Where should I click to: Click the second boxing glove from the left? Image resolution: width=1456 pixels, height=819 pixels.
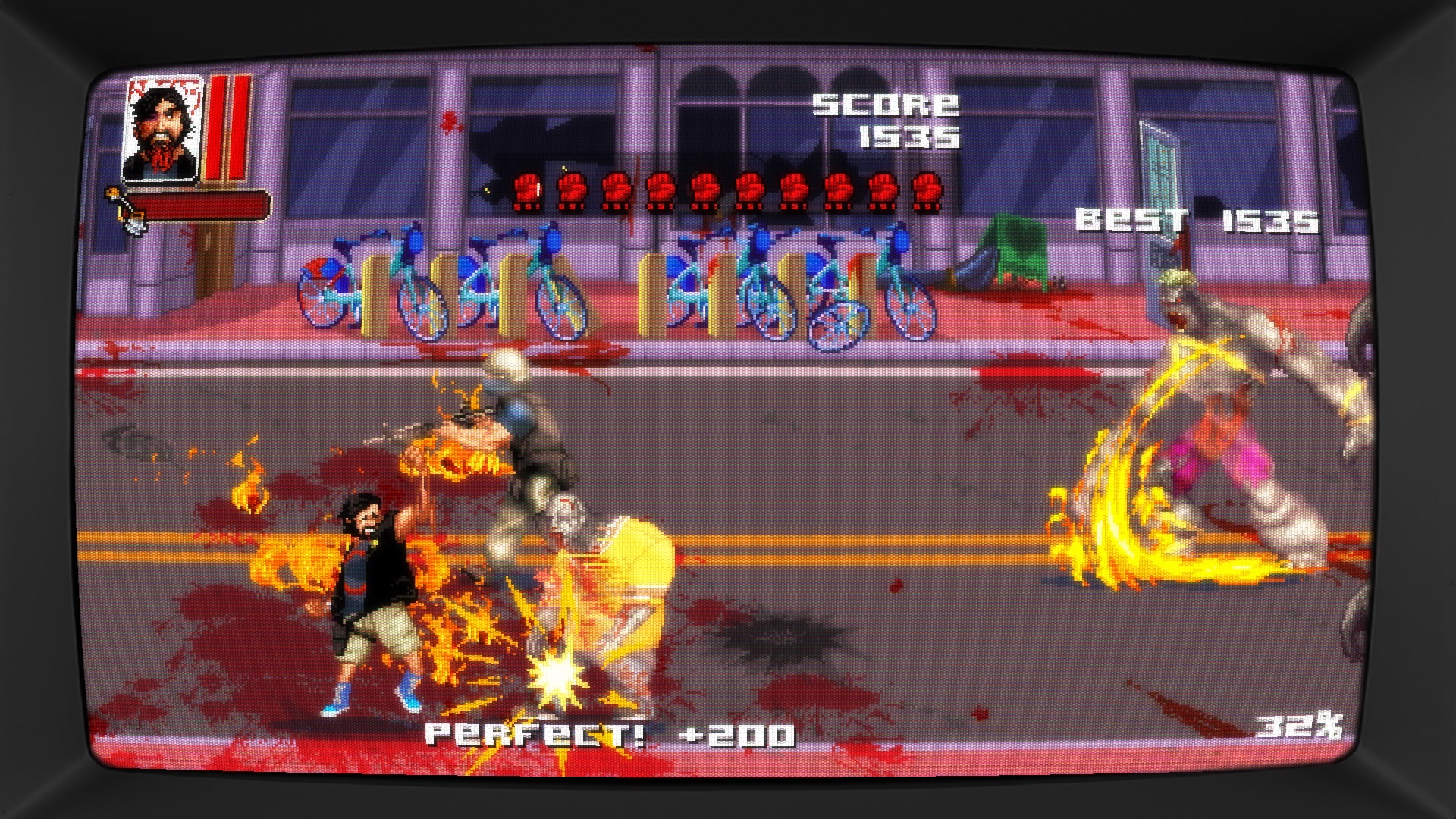click(573, 191)
